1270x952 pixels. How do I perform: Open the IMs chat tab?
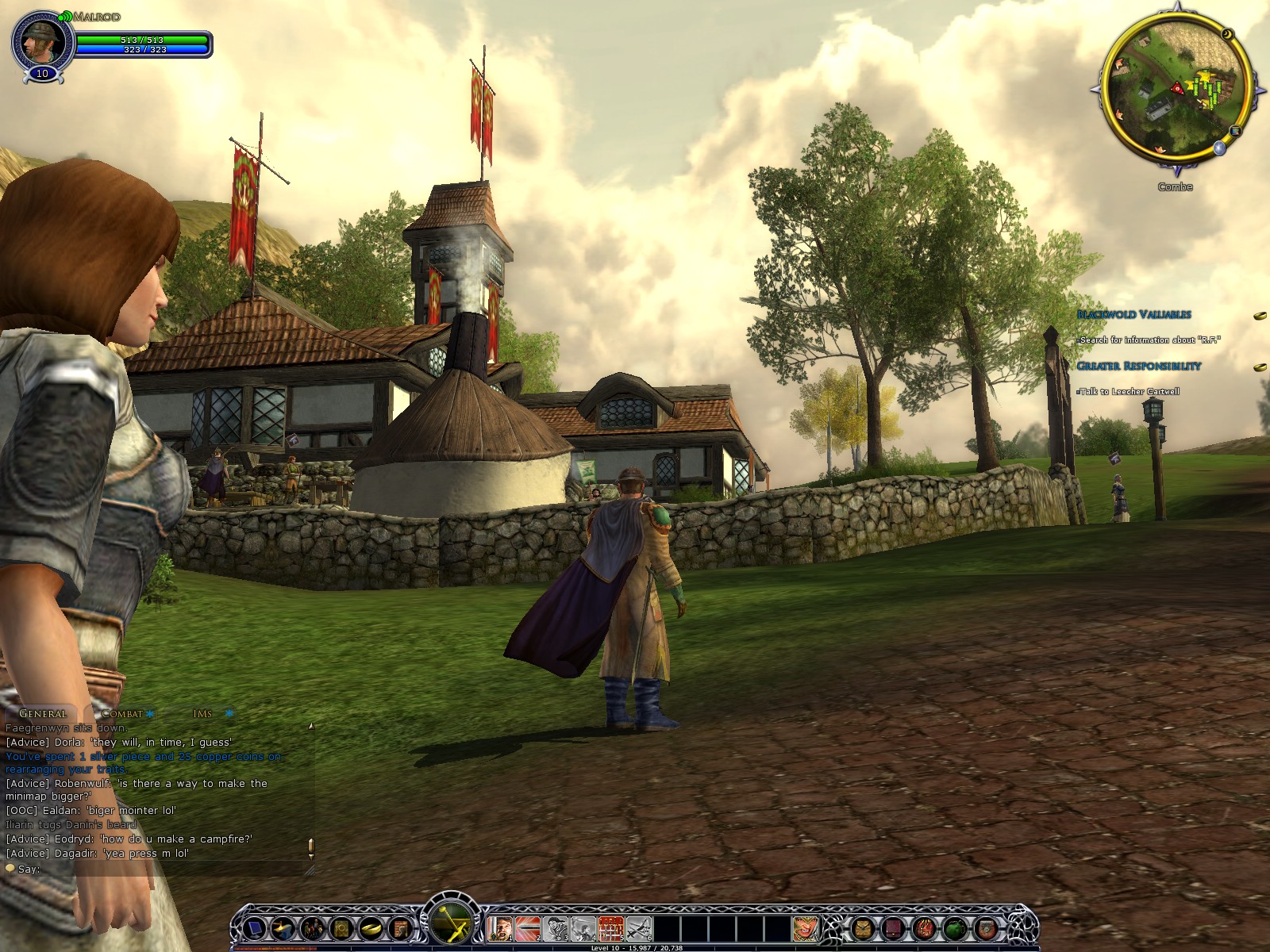point(202,713)
